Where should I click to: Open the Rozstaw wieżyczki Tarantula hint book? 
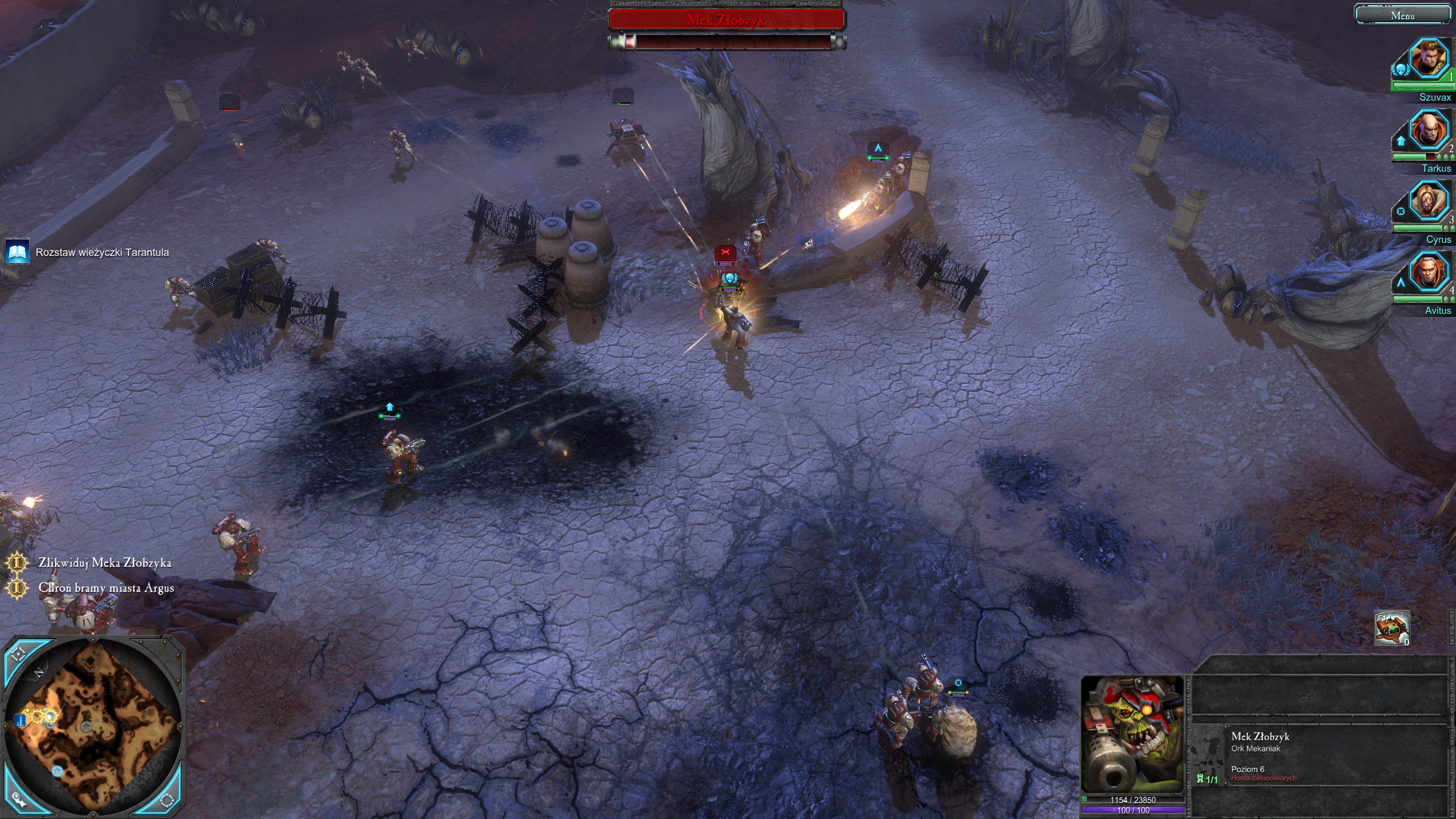16,252
